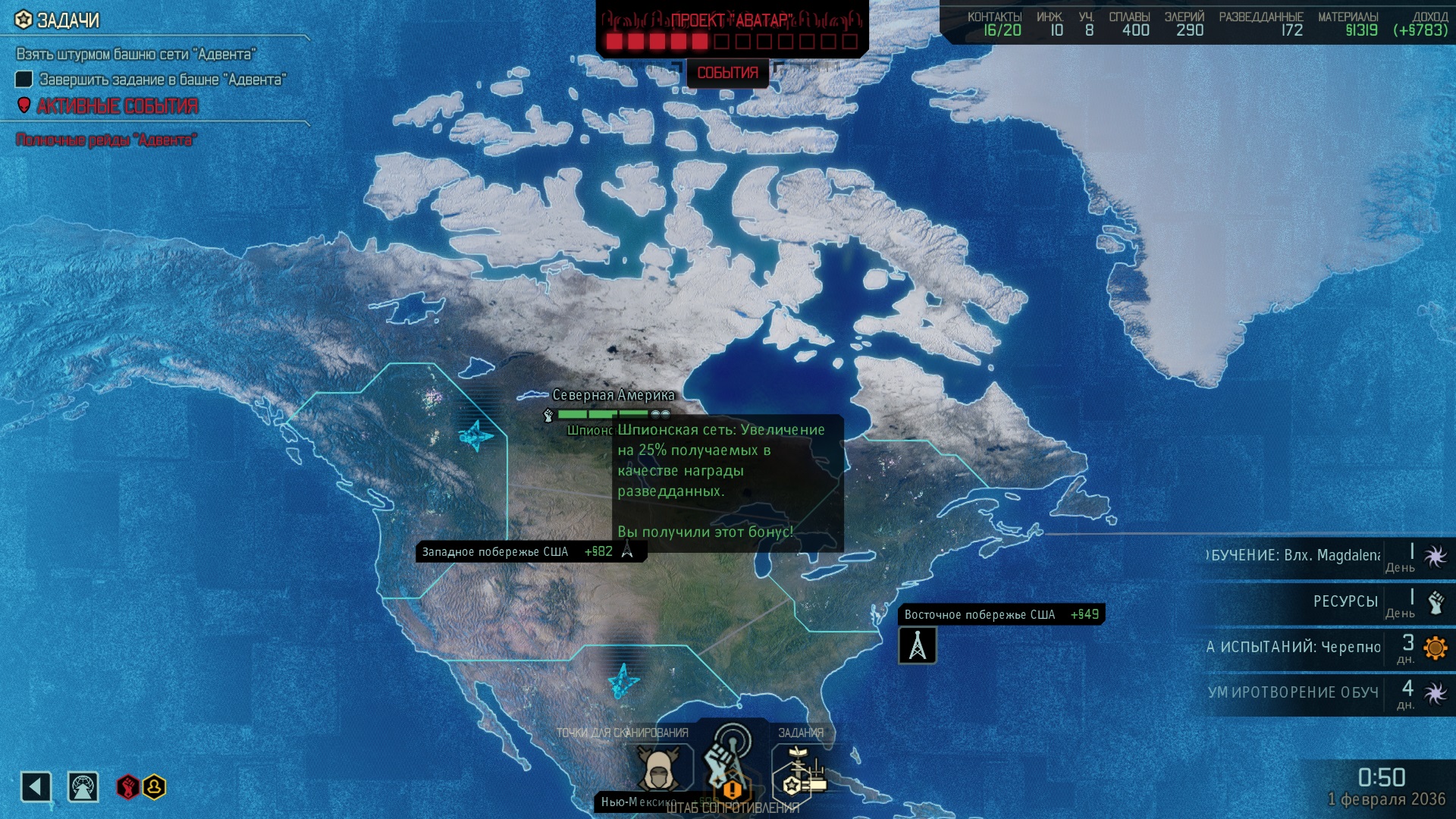
Task: Click the radio tower icon under East Coast
Action: tap(917, 646)
